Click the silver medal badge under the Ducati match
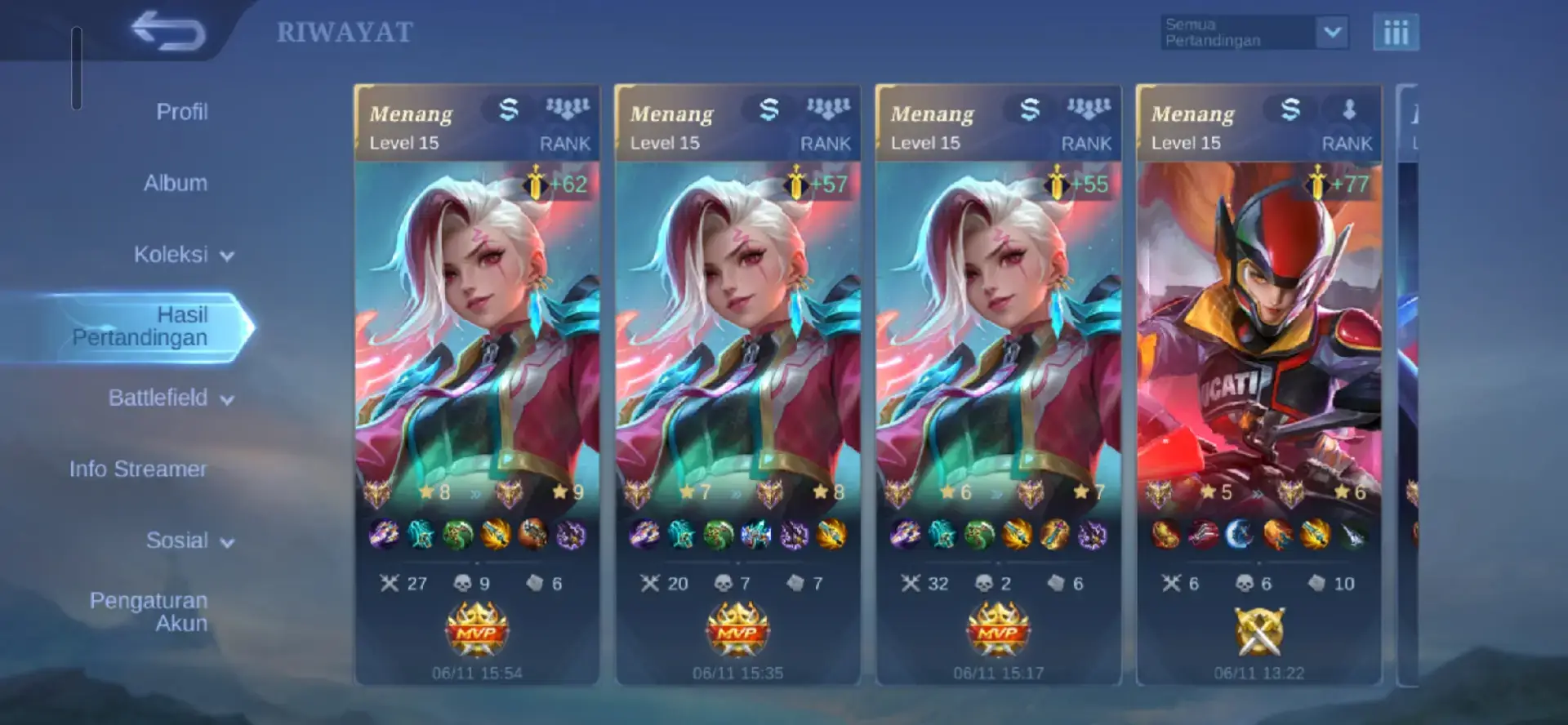The image size is (1568, 725). 1258,633
